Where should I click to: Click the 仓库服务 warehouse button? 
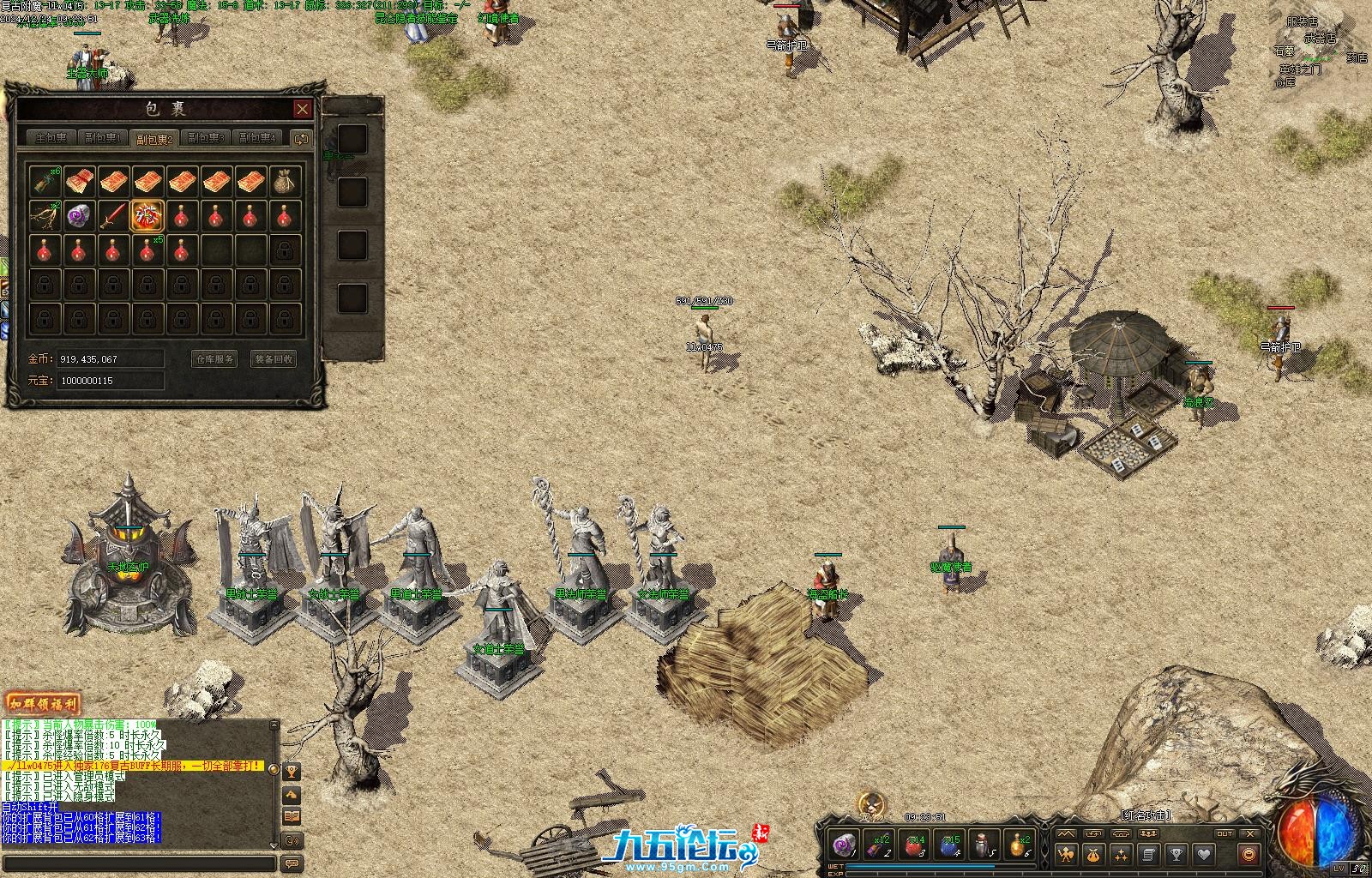coord(214,359)
